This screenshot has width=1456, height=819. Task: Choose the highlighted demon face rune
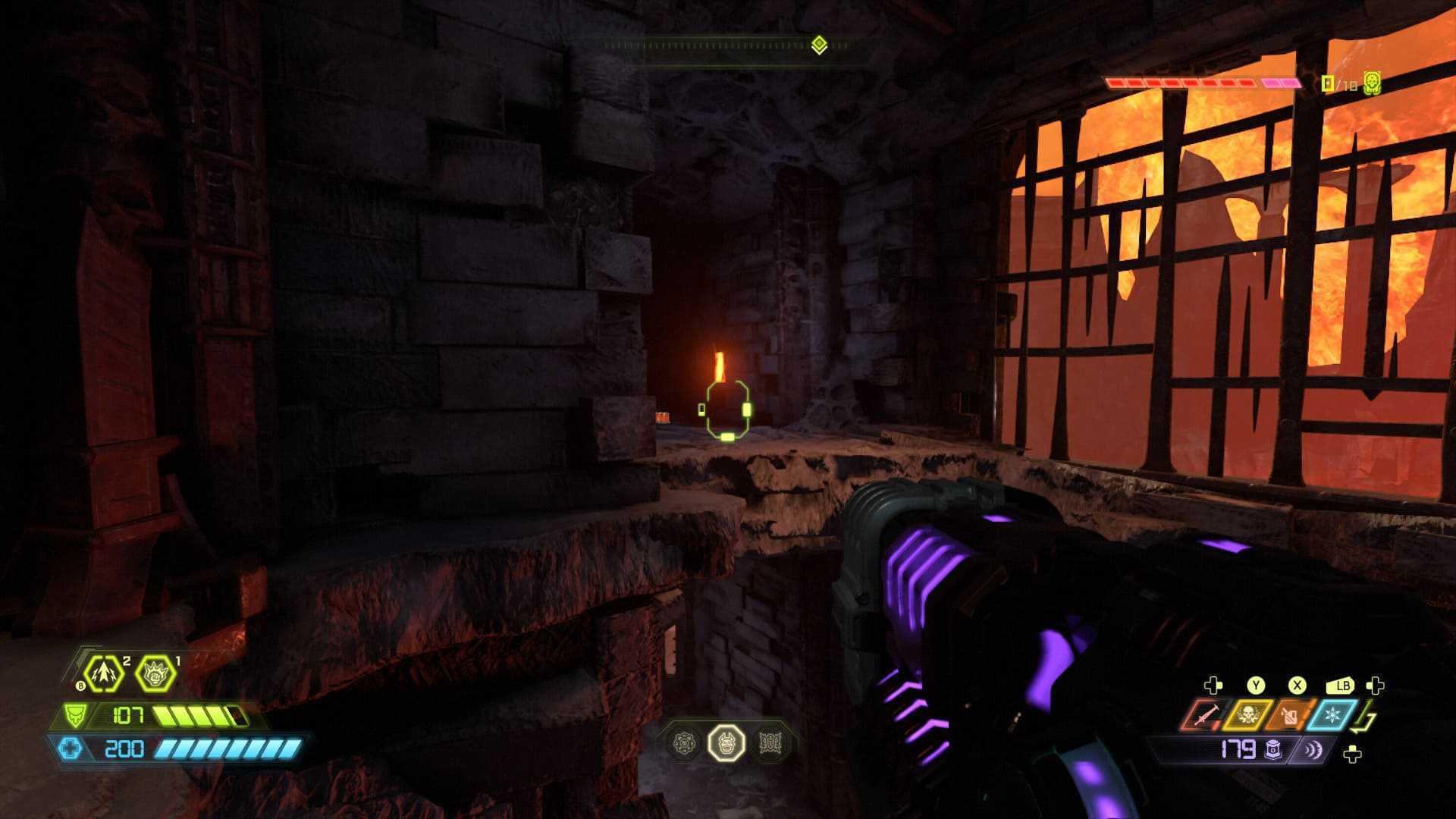(726, 742)
